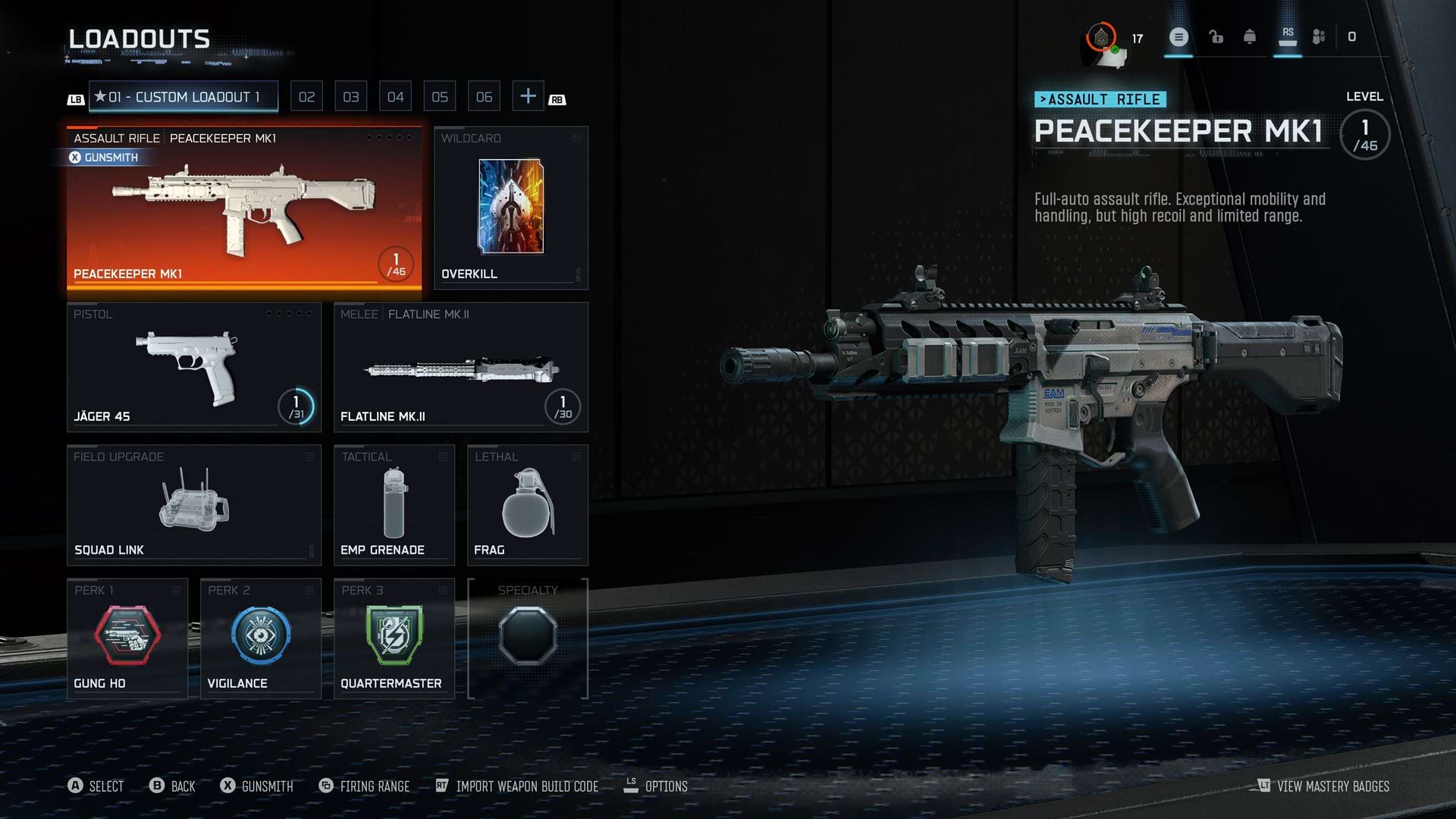Add a new loadout with plus button
The image size is (1456, 819).
click(528, 96)
